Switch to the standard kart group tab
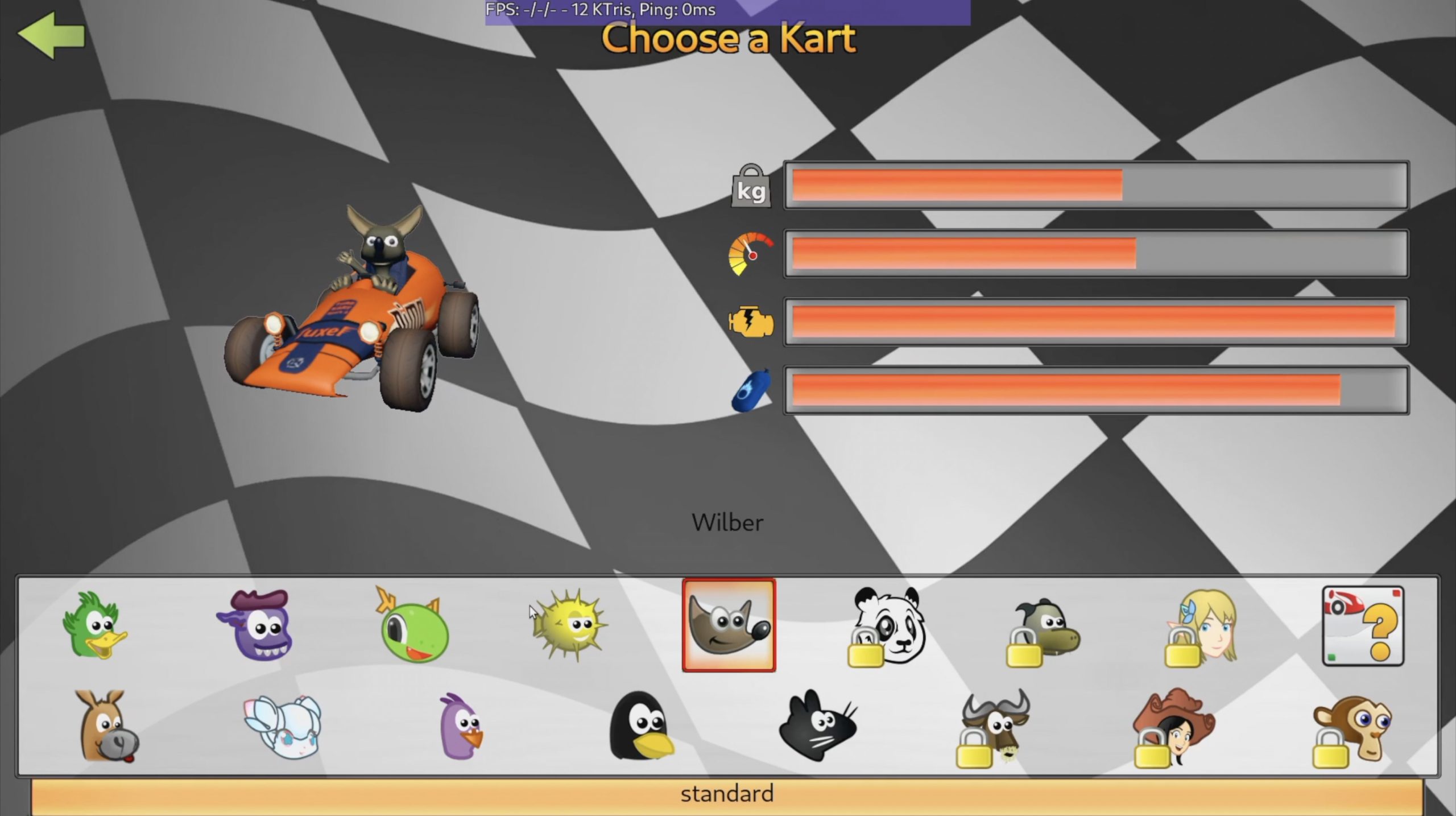The image size is (1456, 816). click(727, 794)
